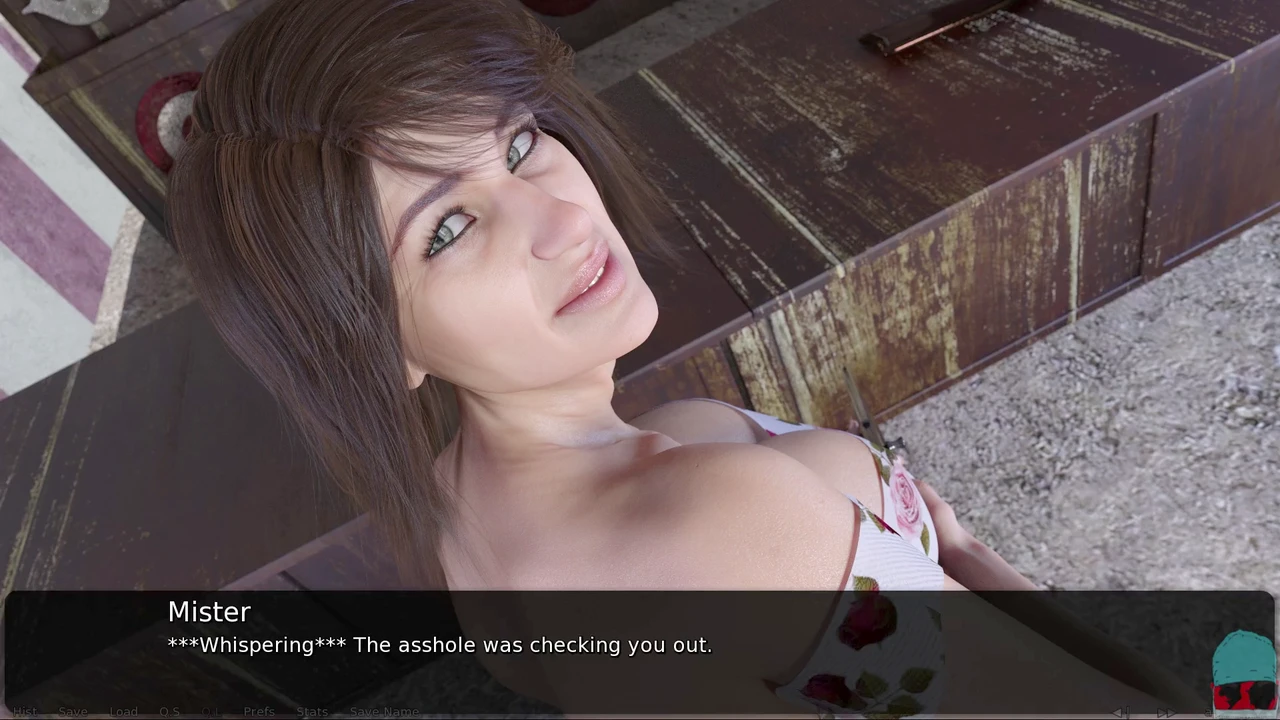Open the Prefs settings
This screenshot has width=1280, height=720.
click(258, 712)
